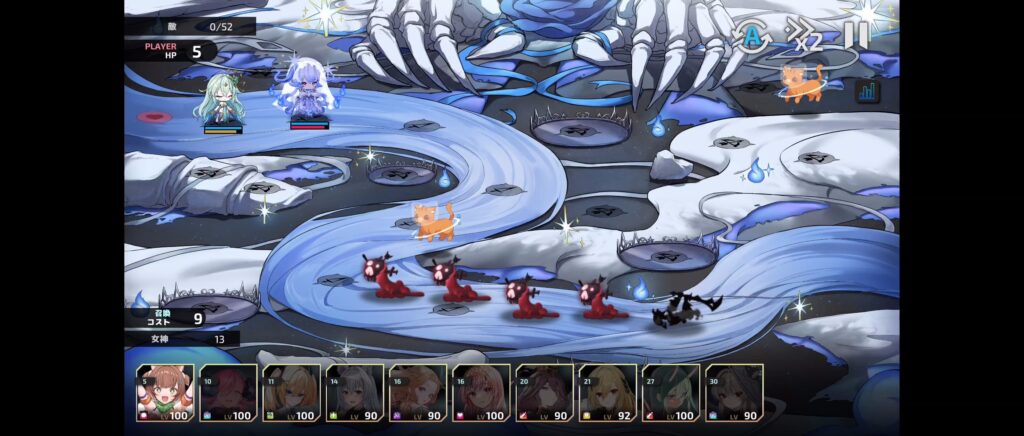Viewport: 1024px width, 436px height.
Task: Choose the cost 10 unit card
Action: [x=228, y=393]
